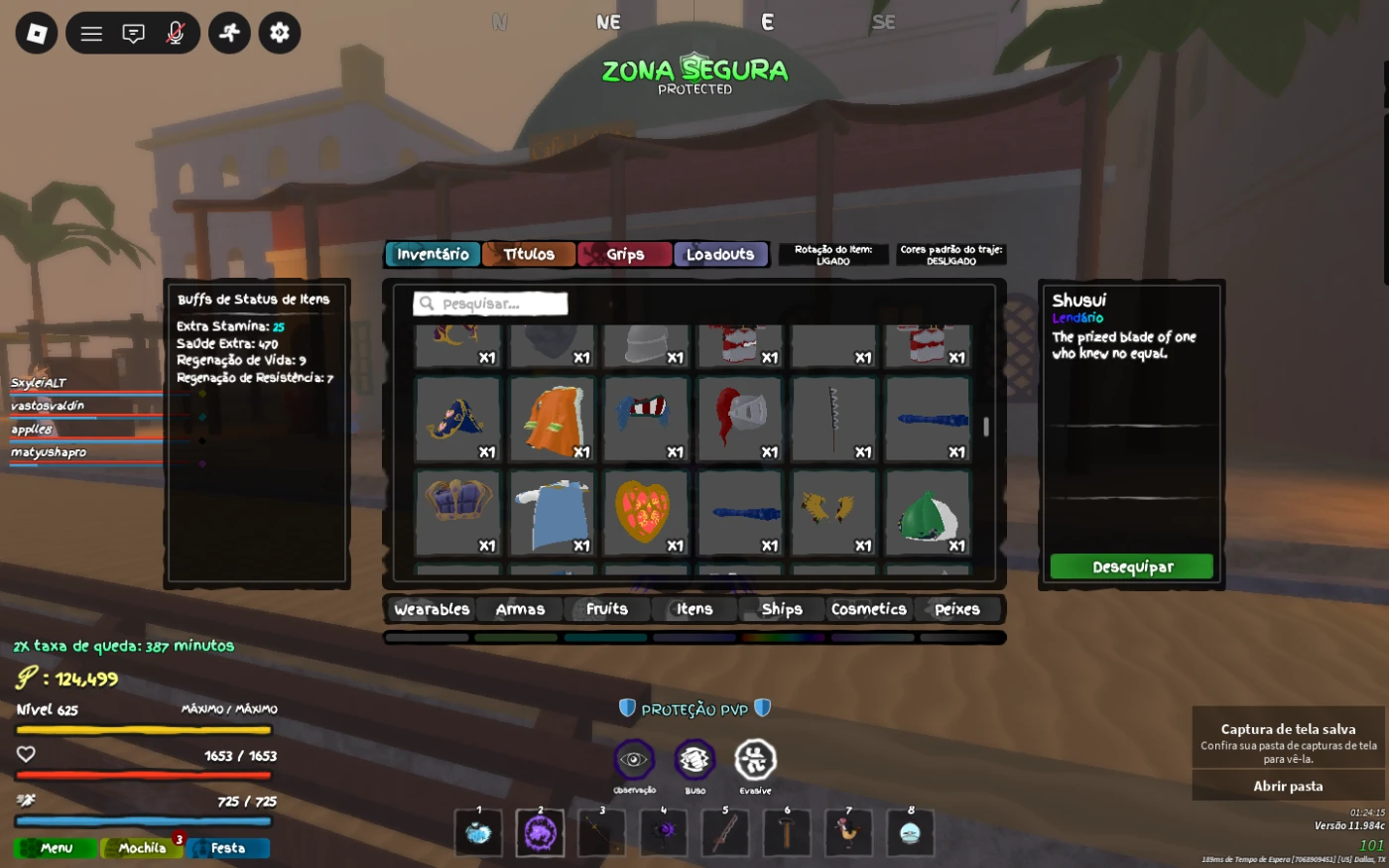Filter inventory by Wearables
The height and width of the screenshot is (868, 1389).
(x=432, y=609)
